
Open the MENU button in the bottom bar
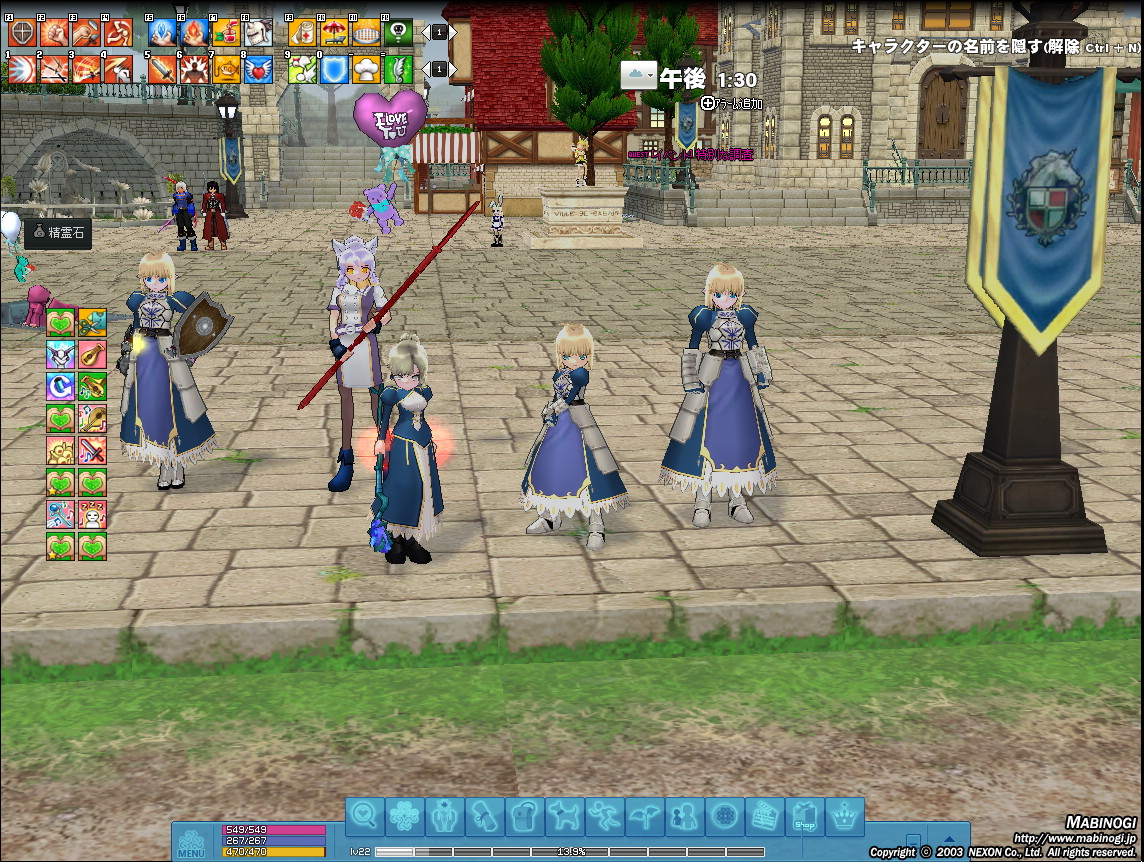192,843
